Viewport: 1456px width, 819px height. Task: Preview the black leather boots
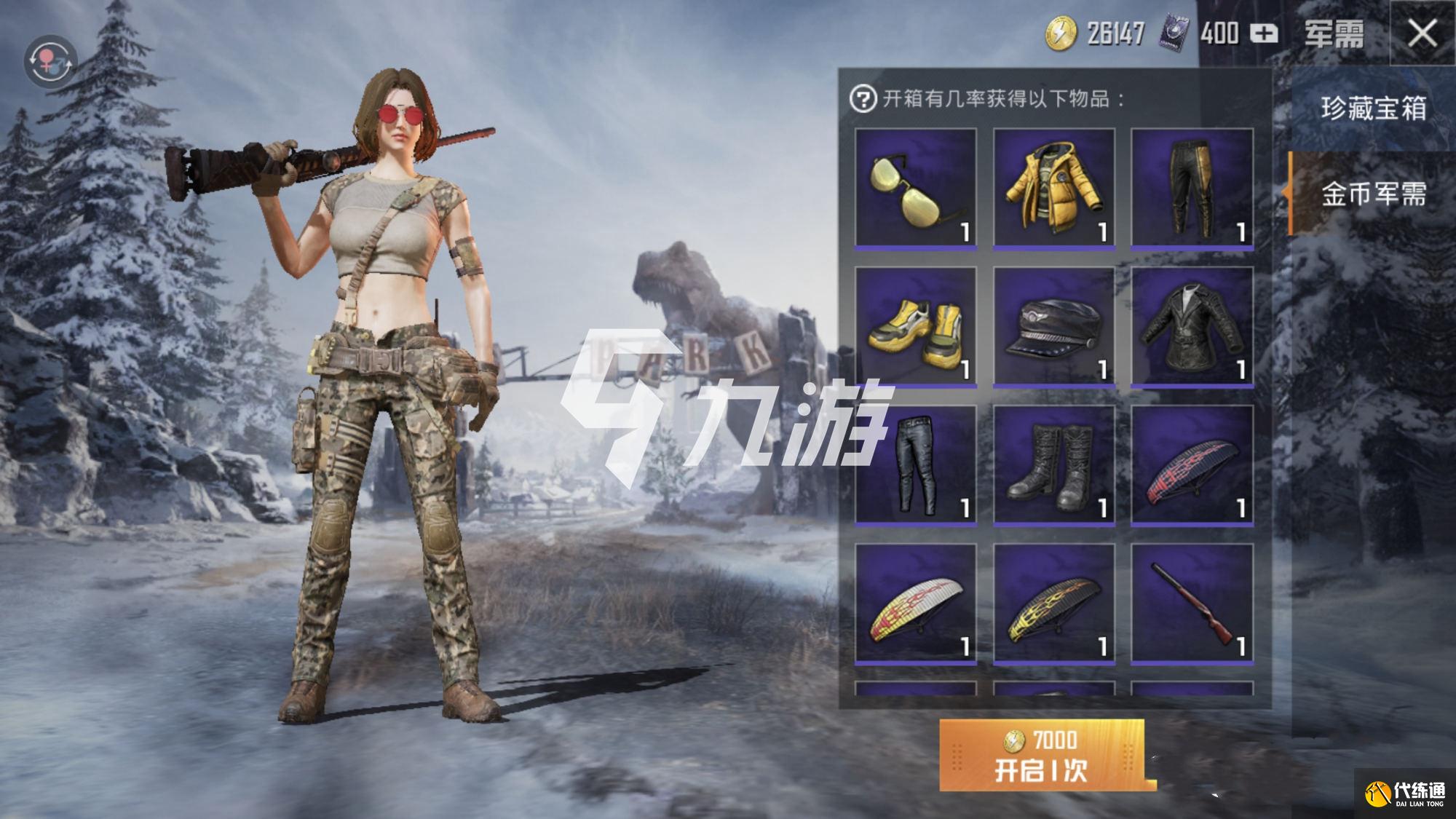point(1054,464)
